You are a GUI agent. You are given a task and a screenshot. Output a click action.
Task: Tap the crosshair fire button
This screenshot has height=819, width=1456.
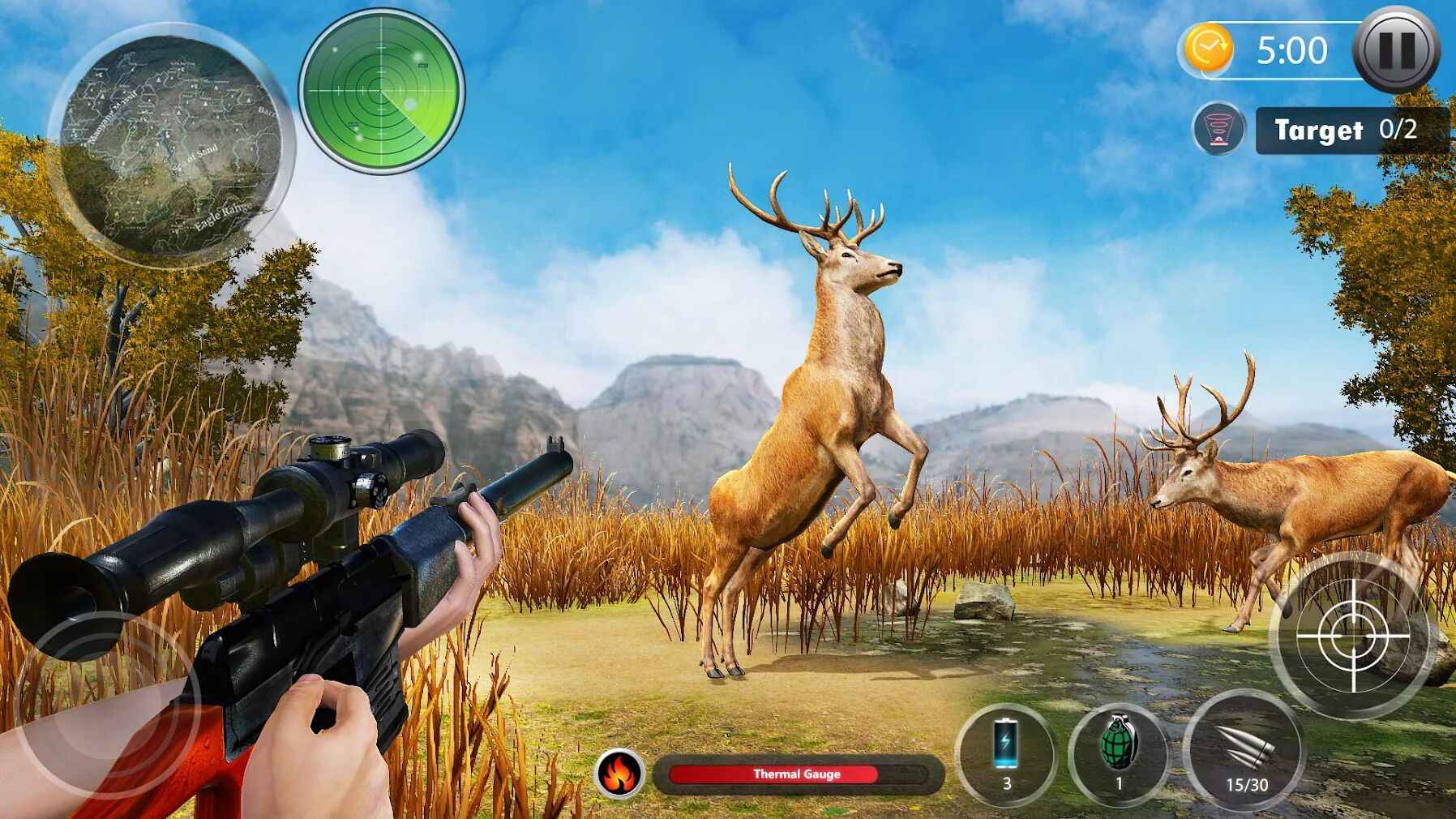coord(1351,636)
